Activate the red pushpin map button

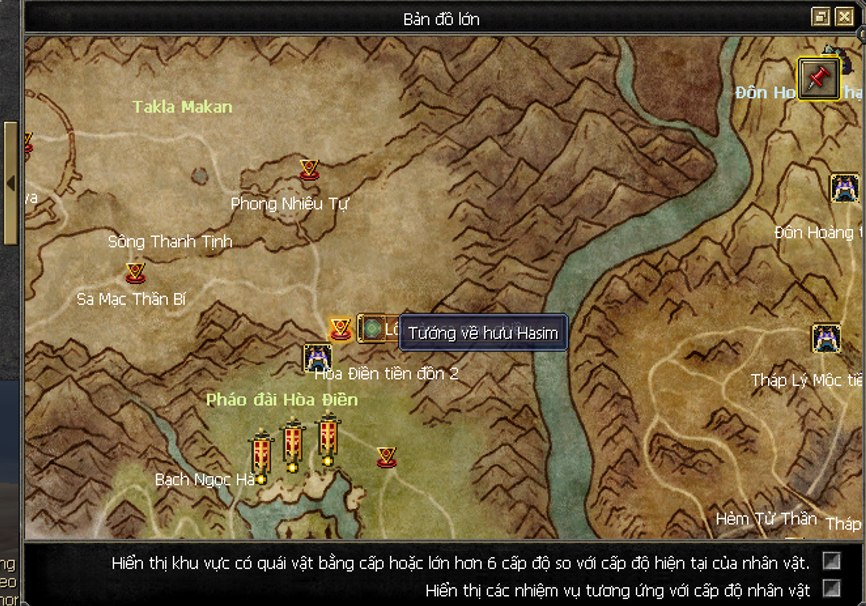click(x=818, y=78)
